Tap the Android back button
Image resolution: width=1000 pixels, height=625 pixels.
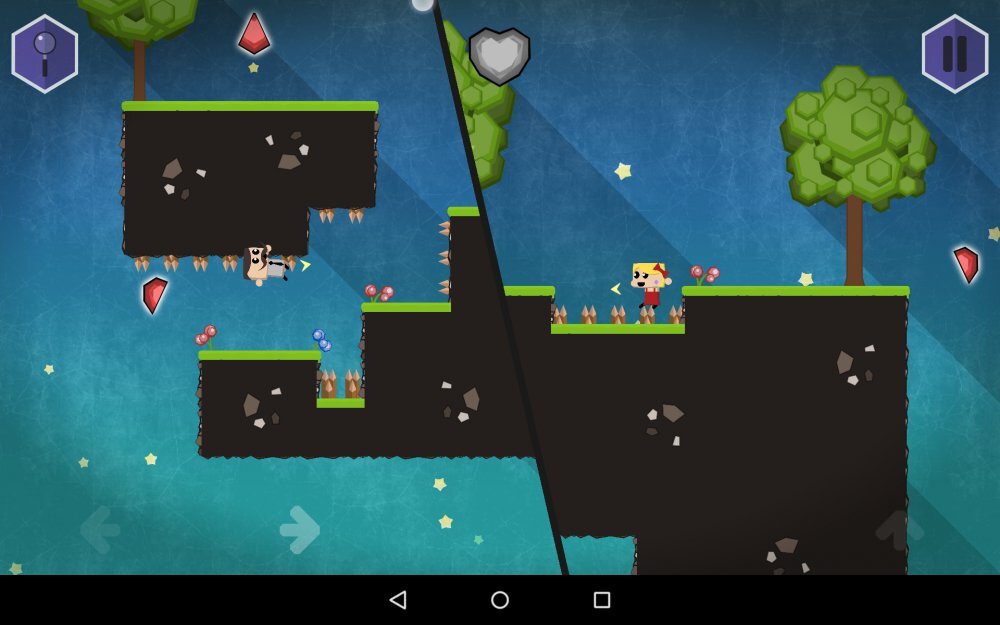(398, 600)
